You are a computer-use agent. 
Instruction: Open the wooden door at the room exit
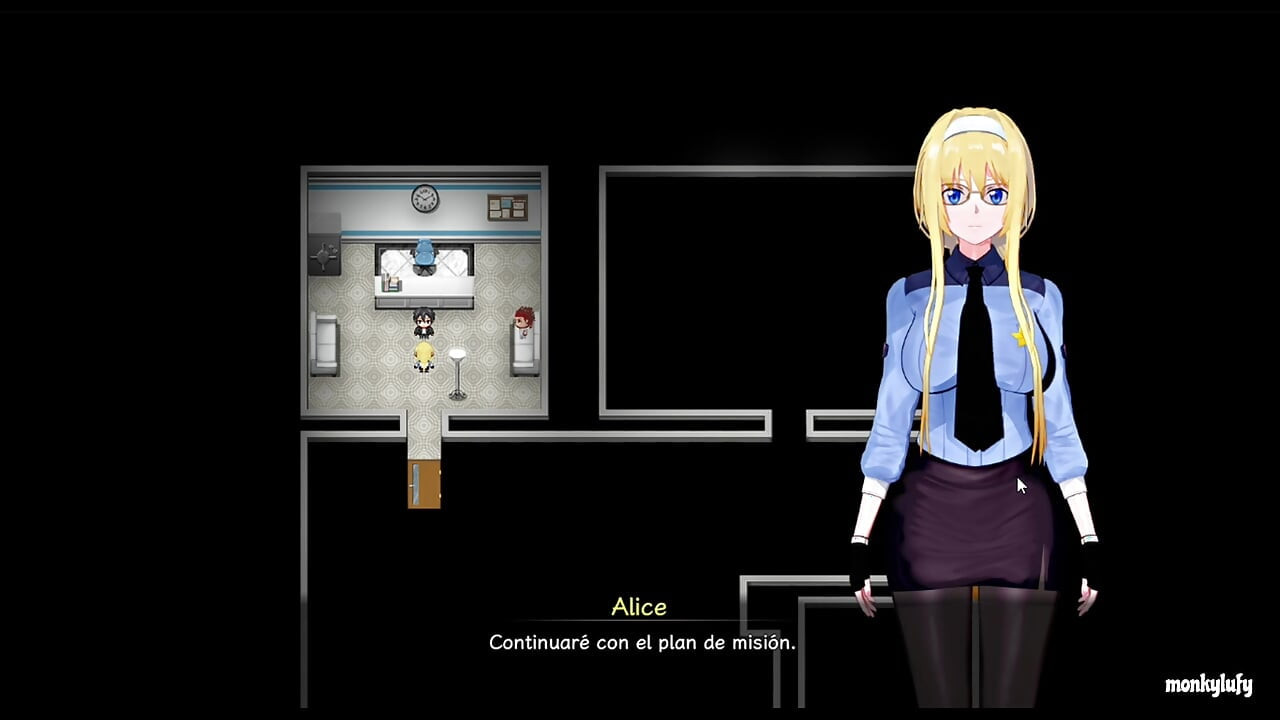click(x=424, y=482)
